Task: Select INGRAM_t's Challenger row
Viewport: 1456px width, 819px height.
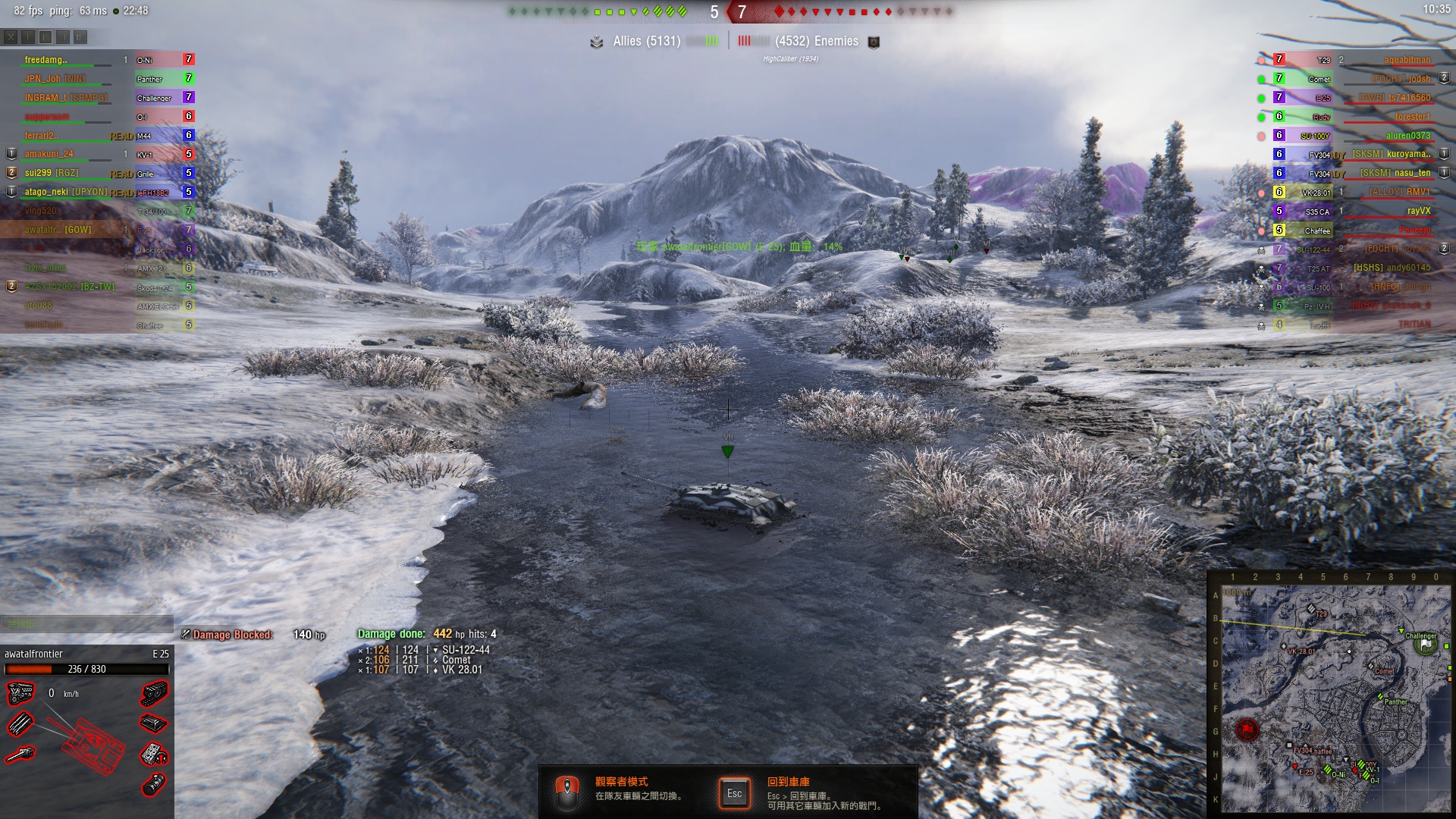Action: (x=99, y=98)
